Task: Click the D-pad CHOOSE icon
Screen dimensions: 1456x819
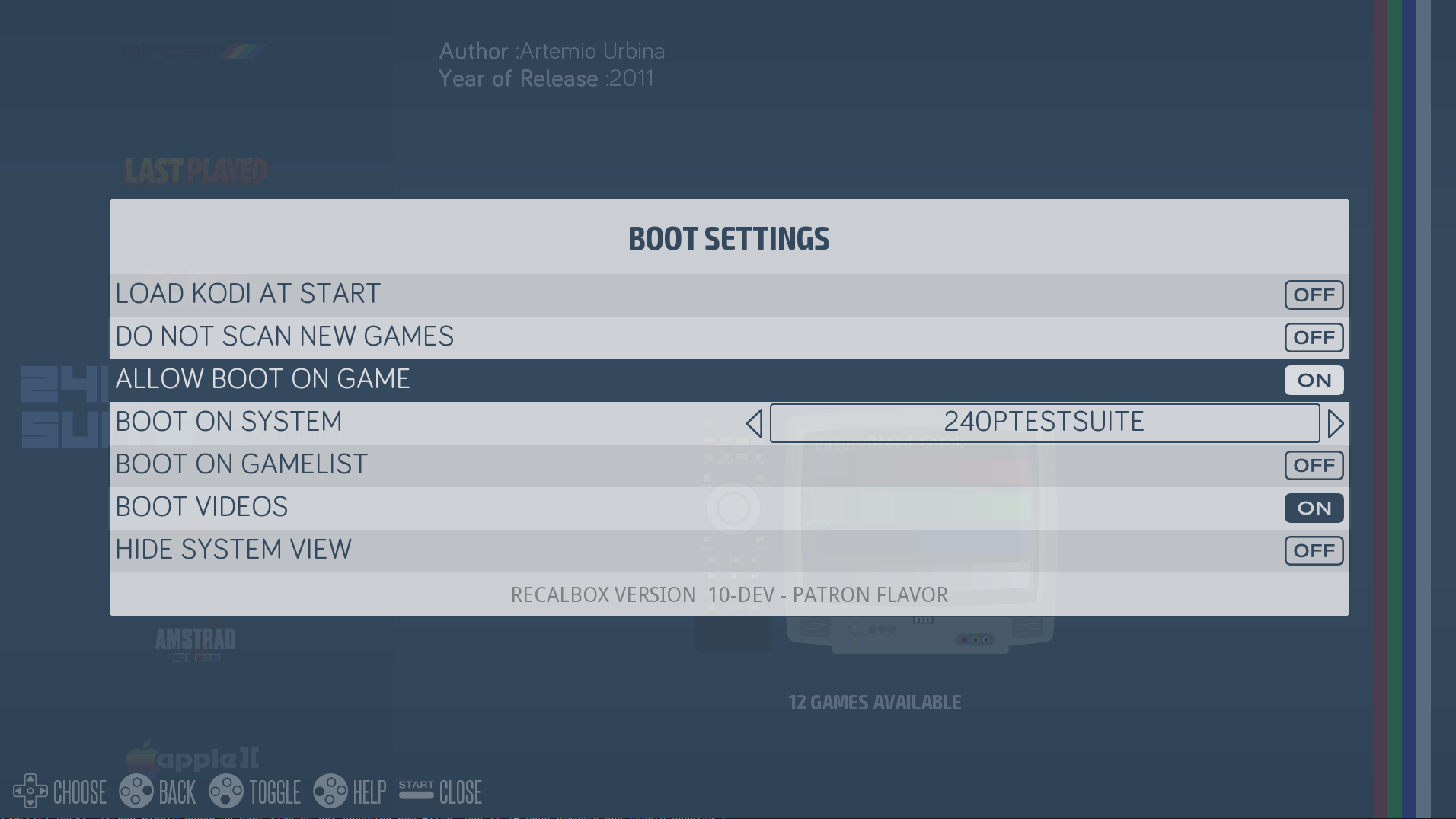Action: (32, 792)
